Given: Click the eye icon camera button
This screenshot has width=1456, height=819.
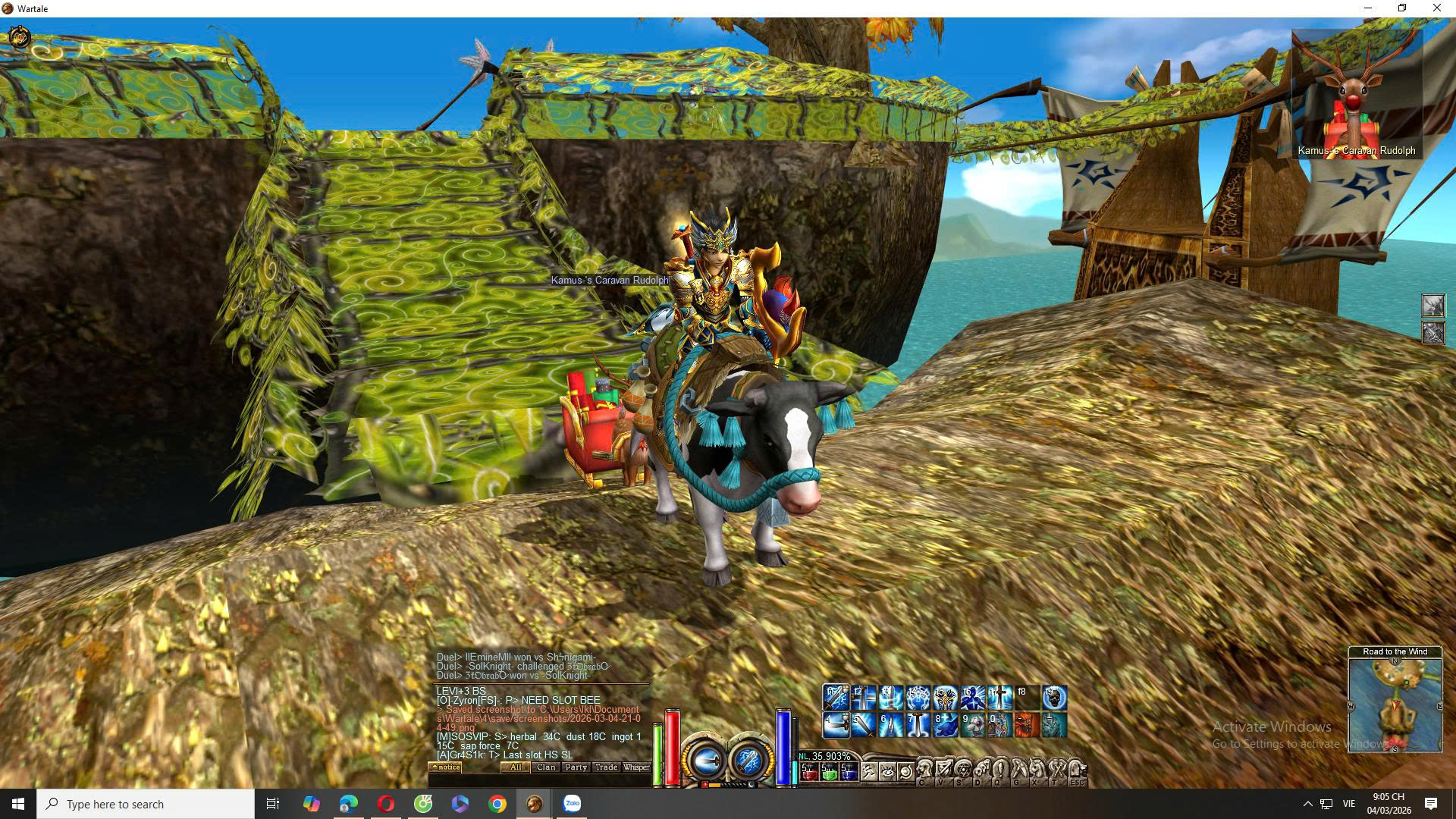Looking at the screenshot, I should (x=887, y=772).
